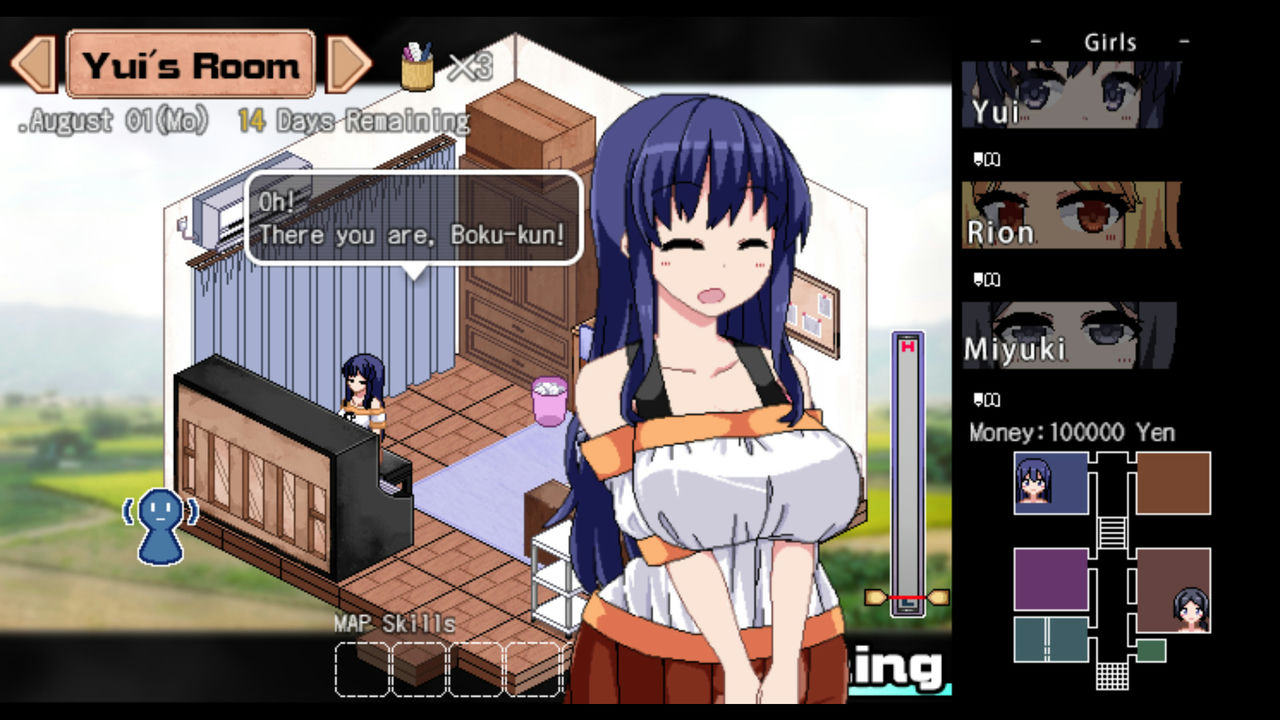
Task: Click the Yui's Room title banner
Action: click(190, 65)
